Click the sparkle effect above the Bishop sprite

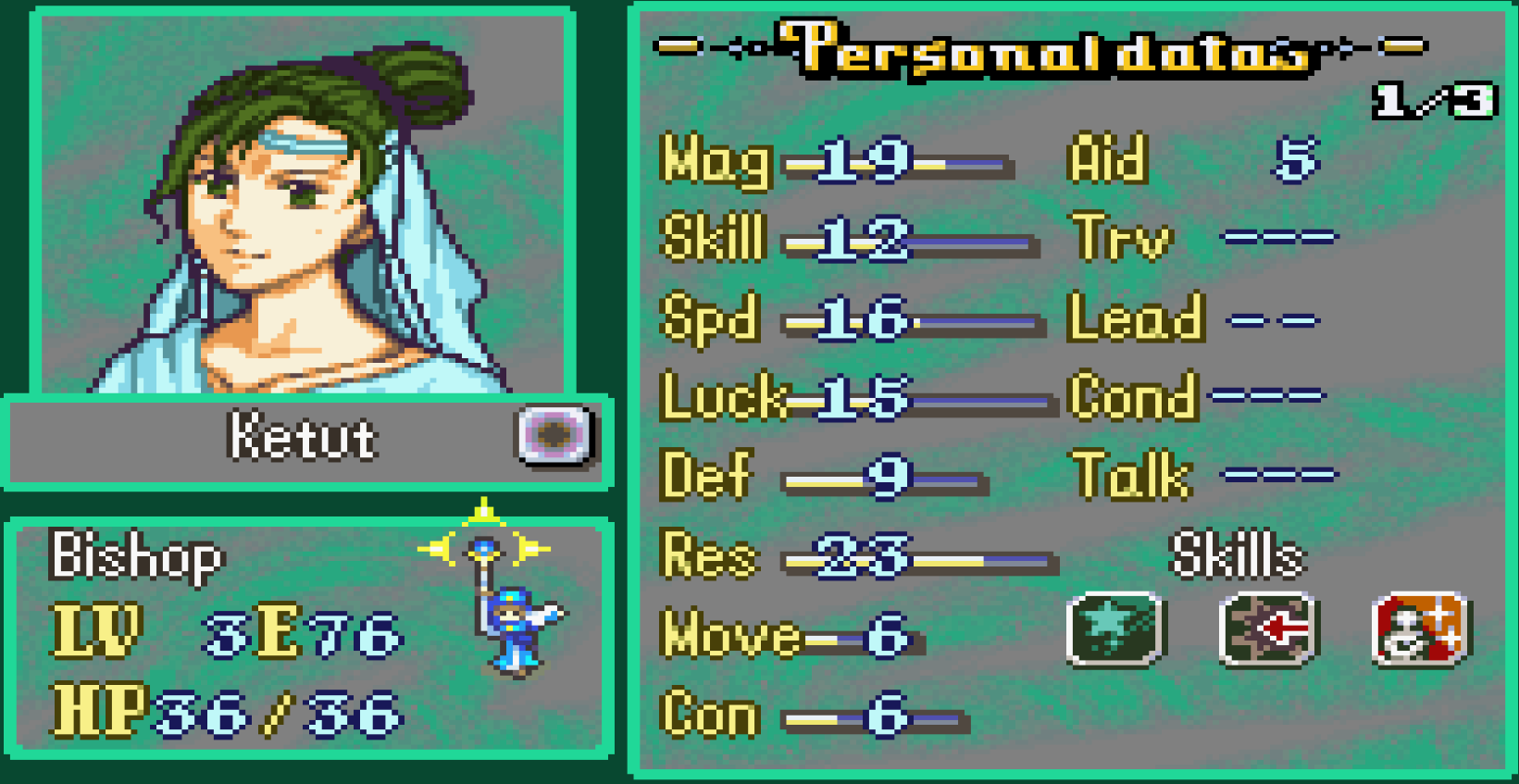point(484,516)
